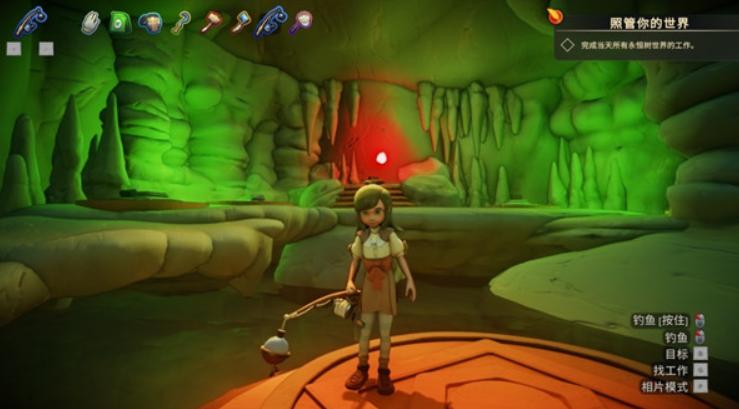Choose the purple magnifying glass tool
The image size is (739, 409).
[x=301, y=22]
